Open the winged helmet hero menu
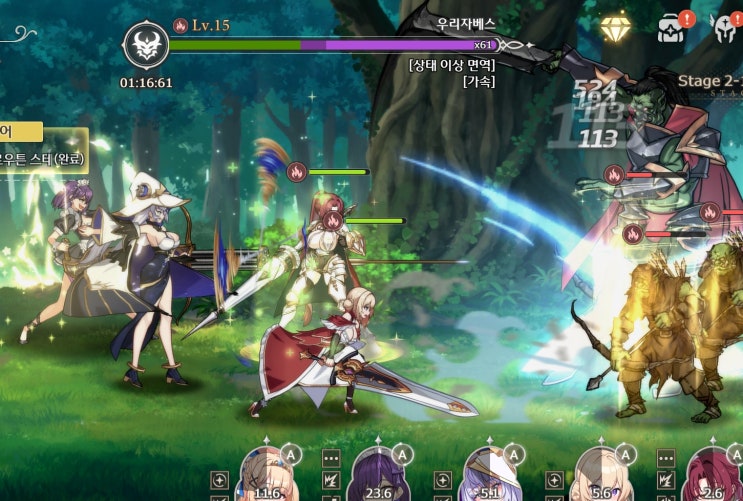 point(725,29)
